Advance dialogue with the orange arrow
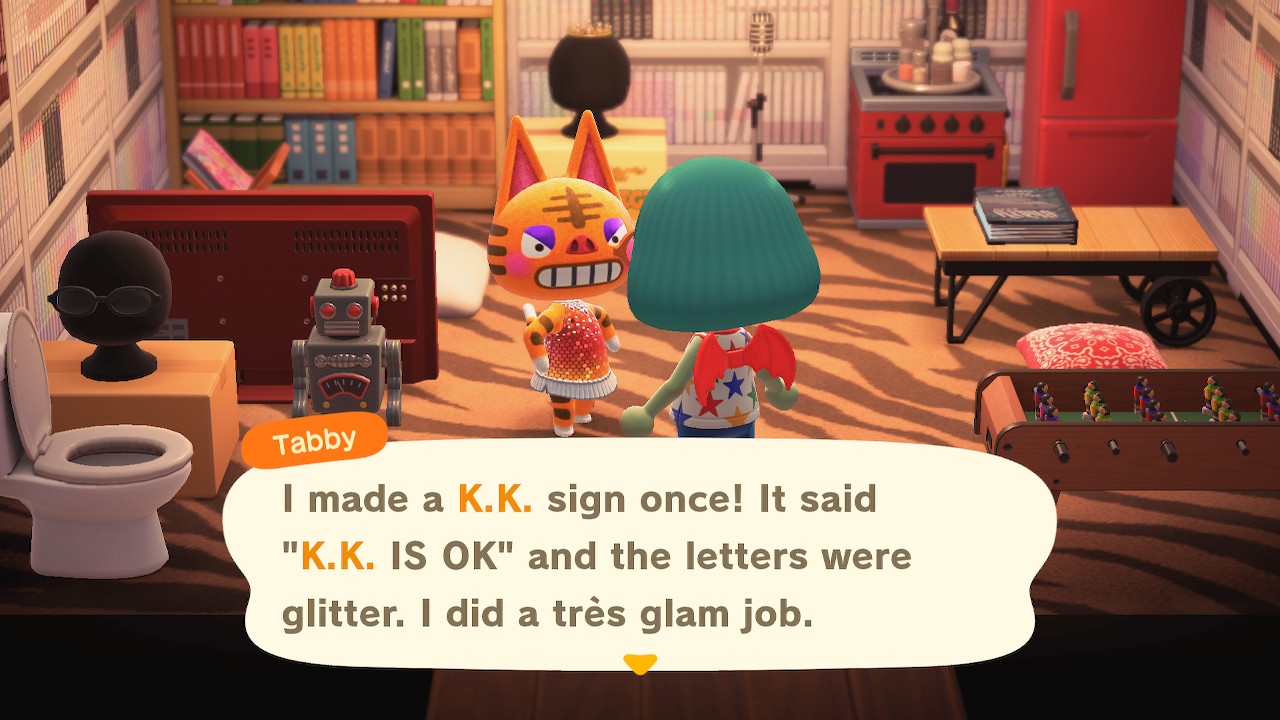Screen dimensions: 1280x720 tap(640, 663)
